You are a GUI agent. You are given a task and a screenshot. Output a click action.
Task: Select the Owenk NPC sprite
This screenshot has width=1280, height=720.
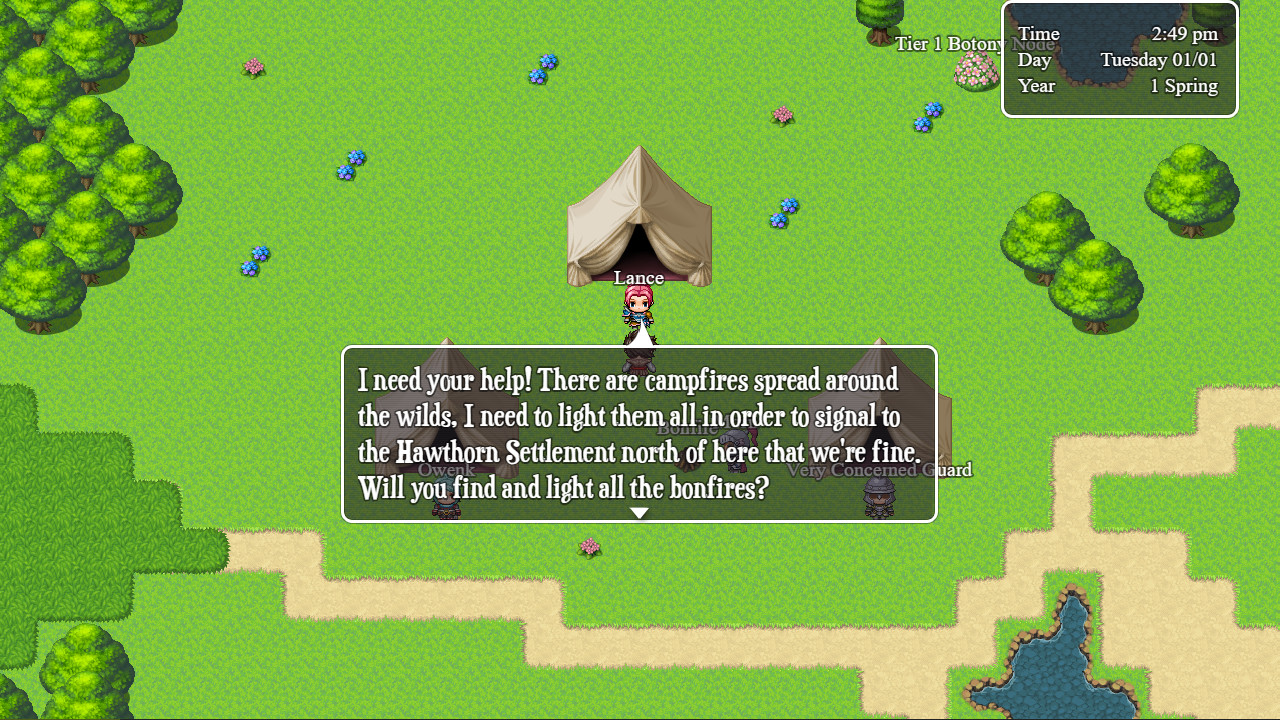tap(446, 505)
